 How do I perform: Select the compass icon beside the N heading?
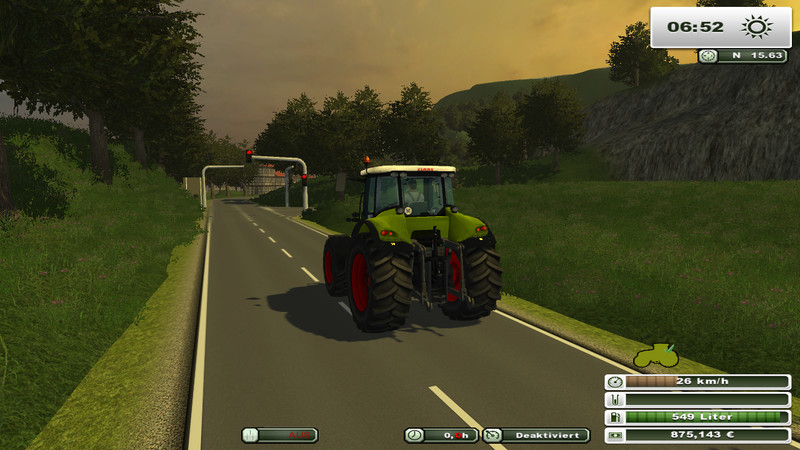pyautogui.click(x=709, y=56)
